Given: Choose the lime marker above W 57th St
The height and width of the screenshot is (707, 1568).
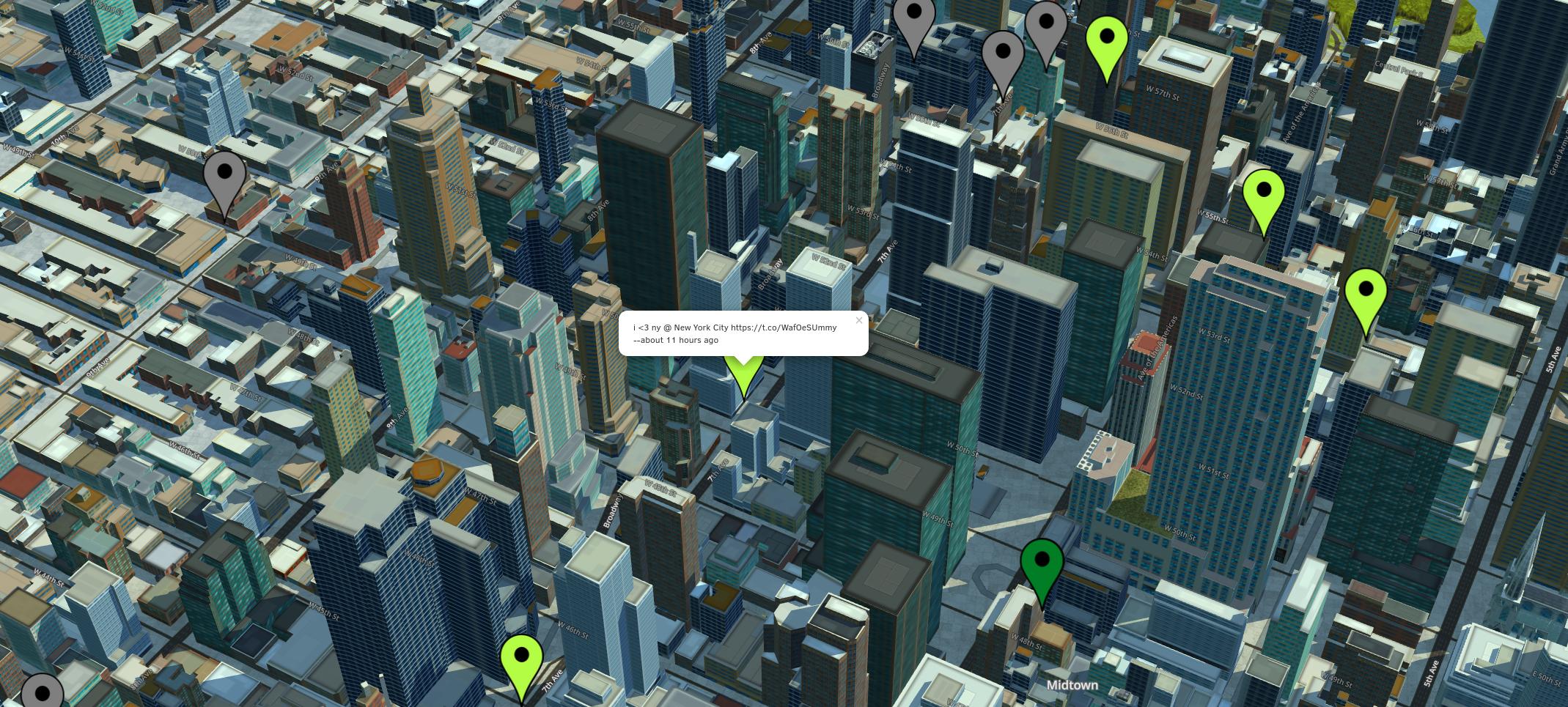Looking at the screenshot, I should pyautogui.click(x=1106, y=42).
